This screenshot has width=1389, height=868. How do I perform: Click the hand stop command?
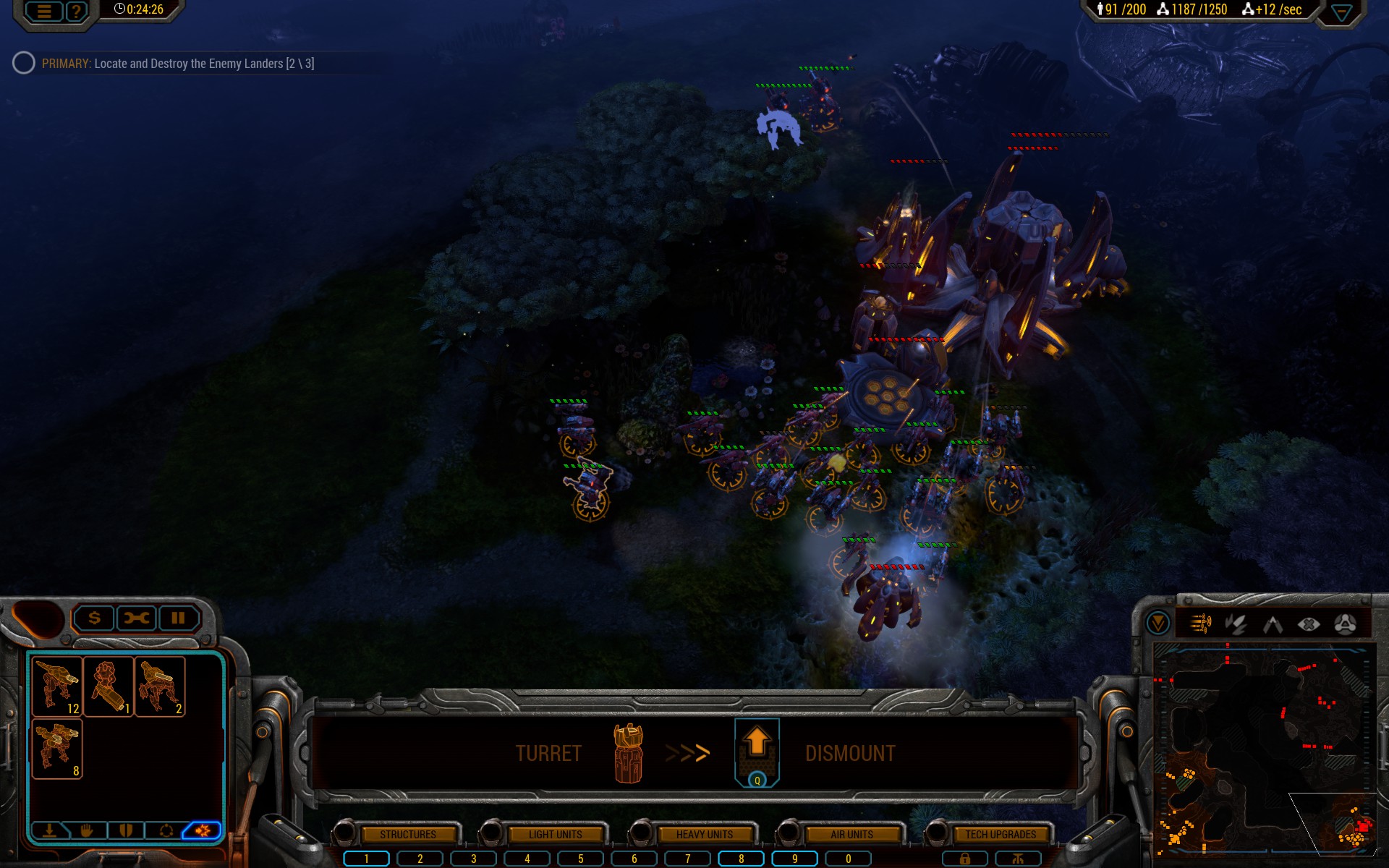click(x=88, y=830)
